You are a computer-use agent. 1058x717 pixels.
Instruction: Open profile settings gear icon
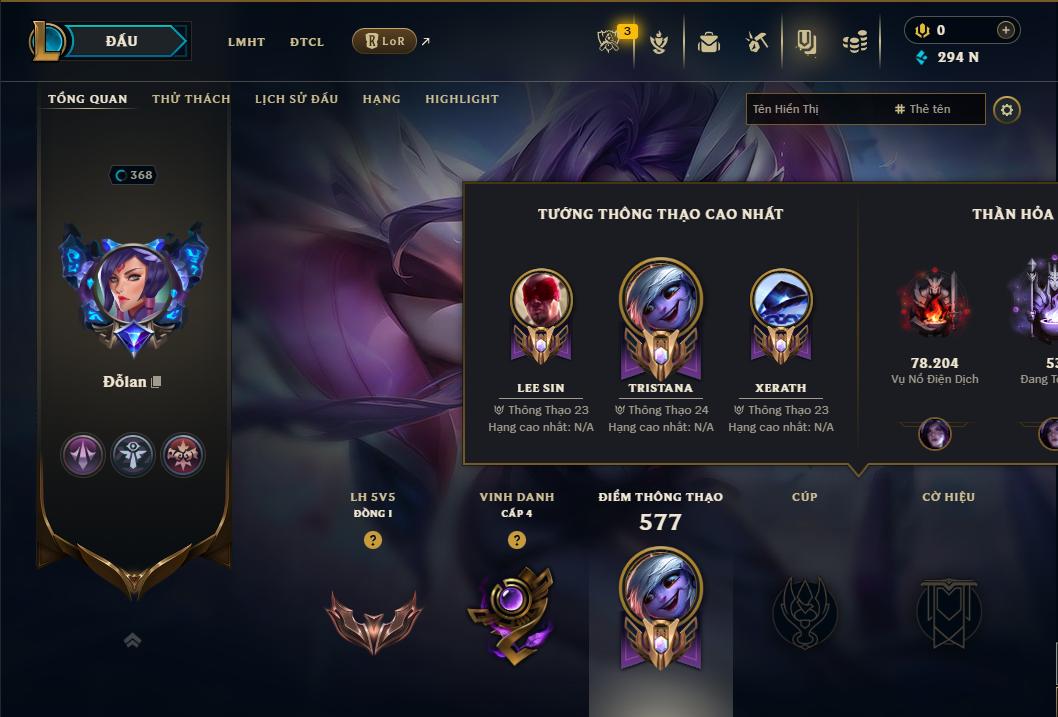coord(1007,109)
